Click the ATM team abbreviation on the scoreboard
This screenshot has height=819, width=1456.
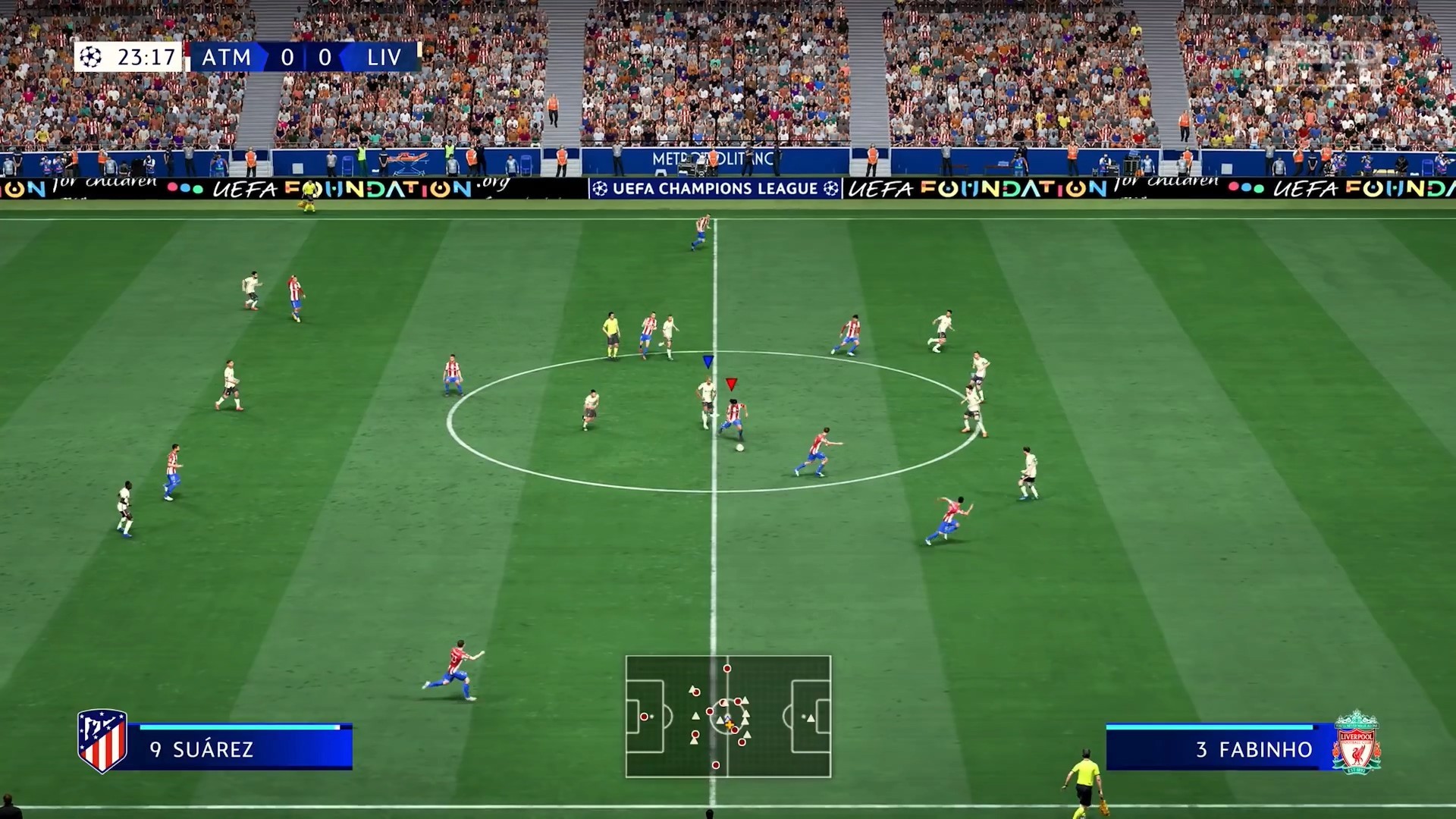point(227,55)
